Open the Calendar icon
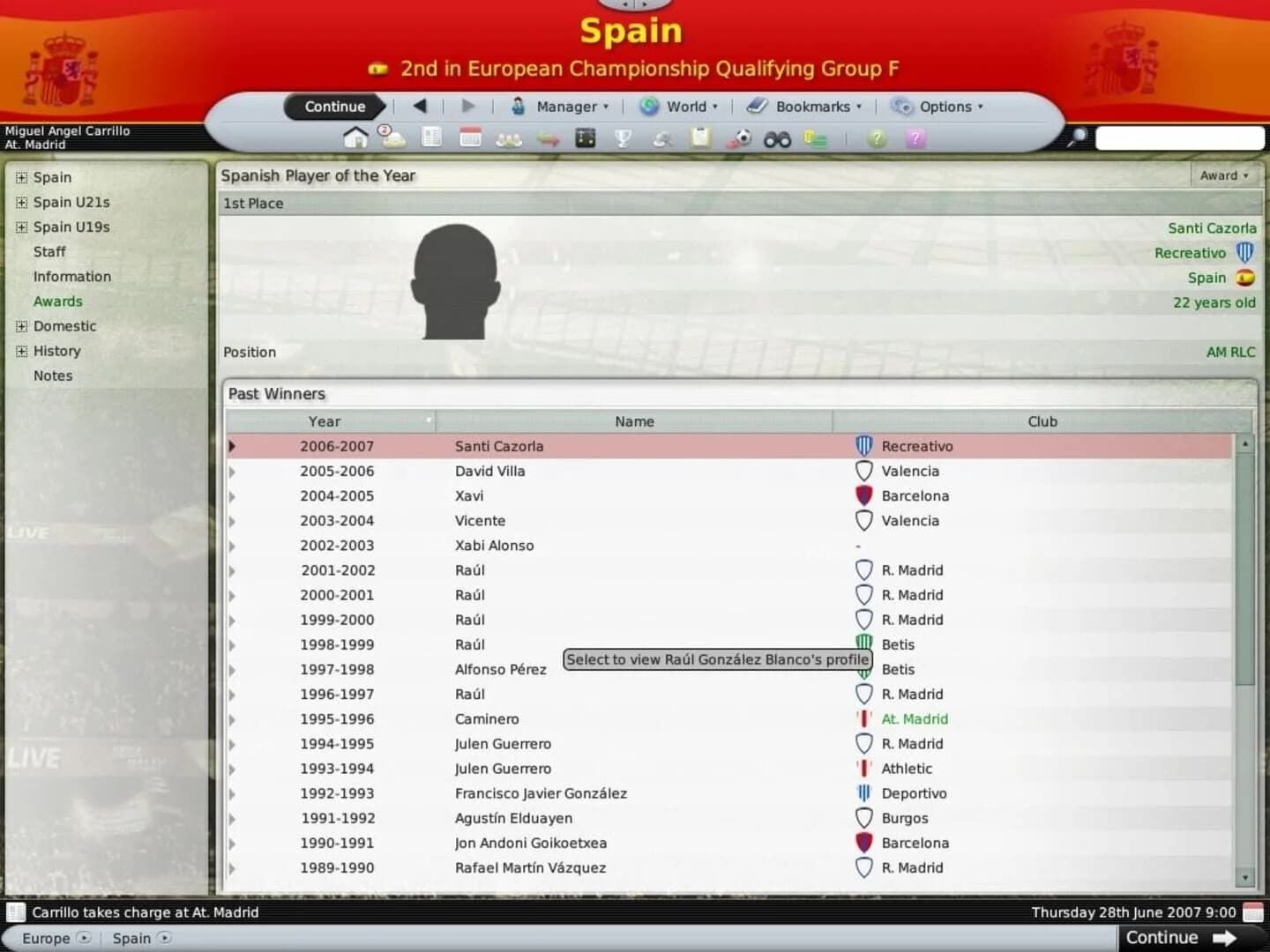The width and height of the screenshot is (1270, 952). (x=470, y=138)
